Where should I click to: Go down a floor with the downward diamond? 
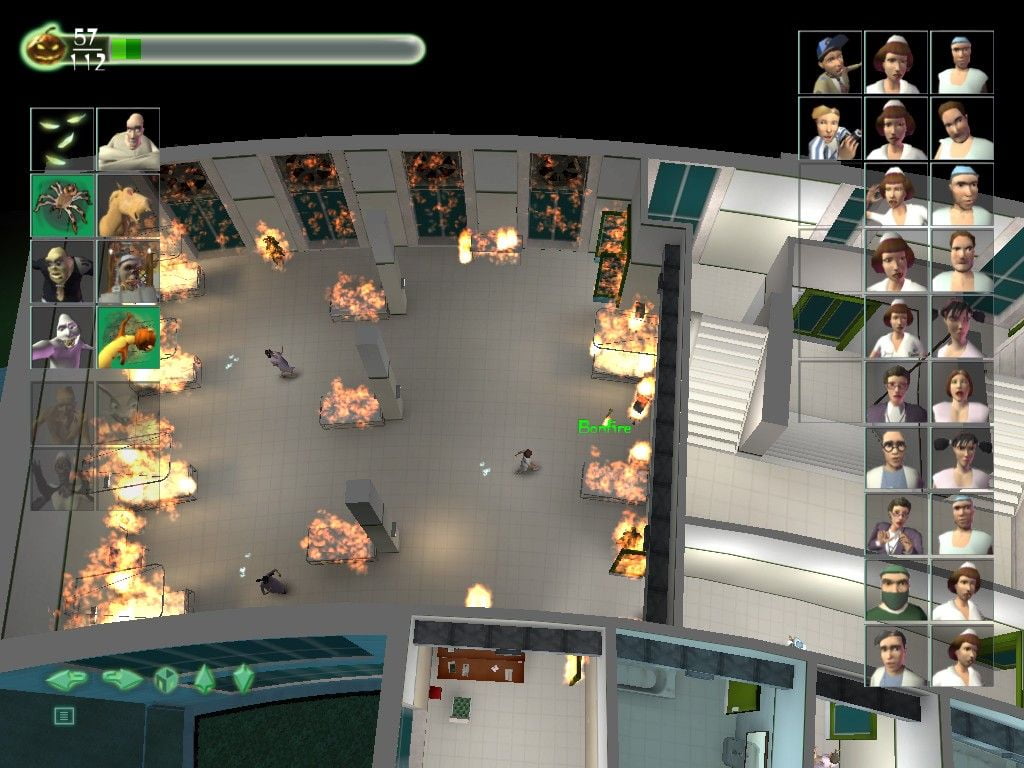(243, 679)
